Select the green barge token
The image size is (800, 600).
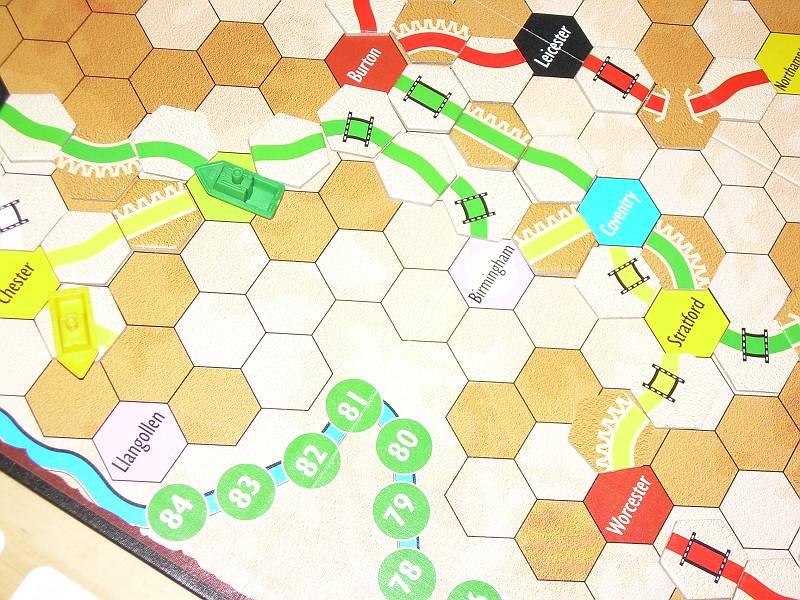[240, 186]
